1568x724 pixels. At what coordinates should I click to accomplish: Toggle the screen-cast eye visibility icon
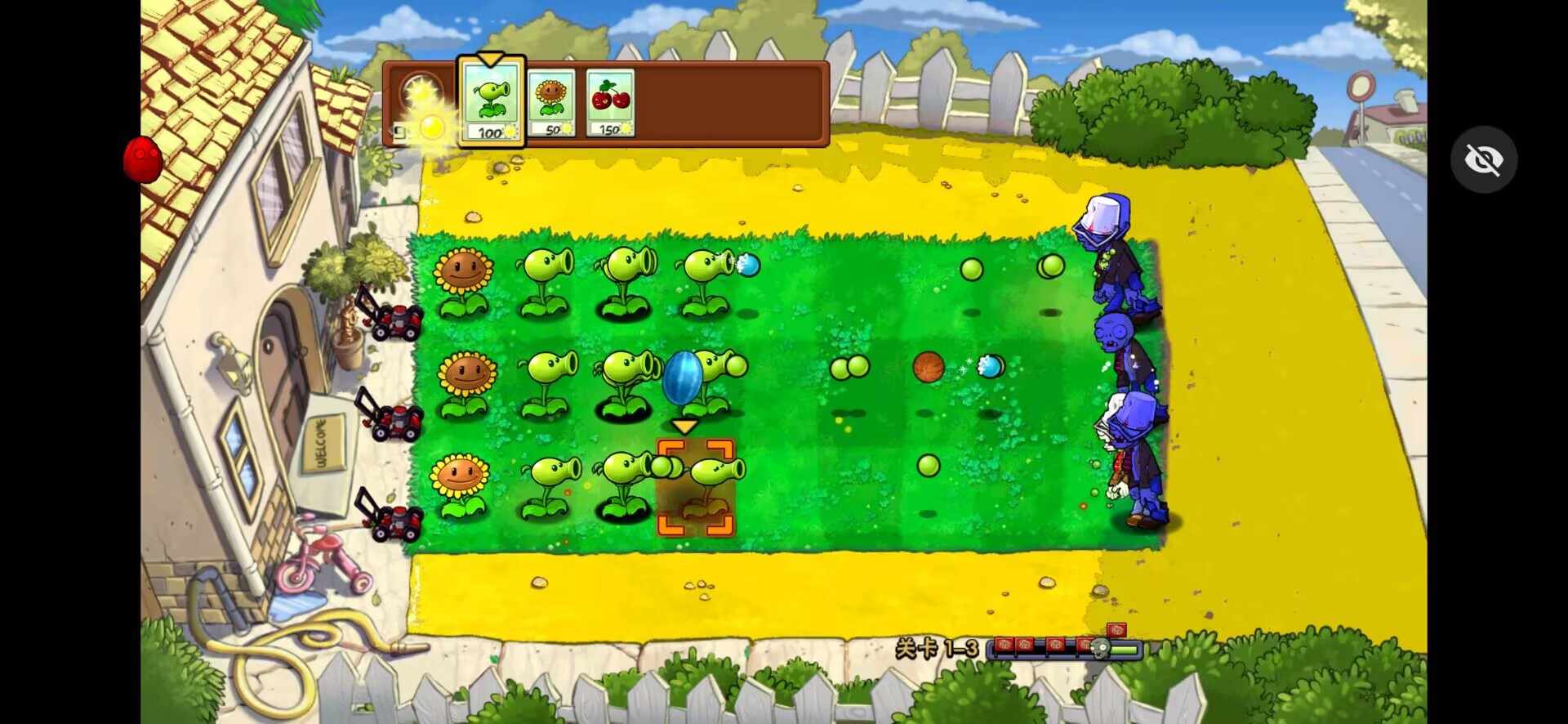1485,159
